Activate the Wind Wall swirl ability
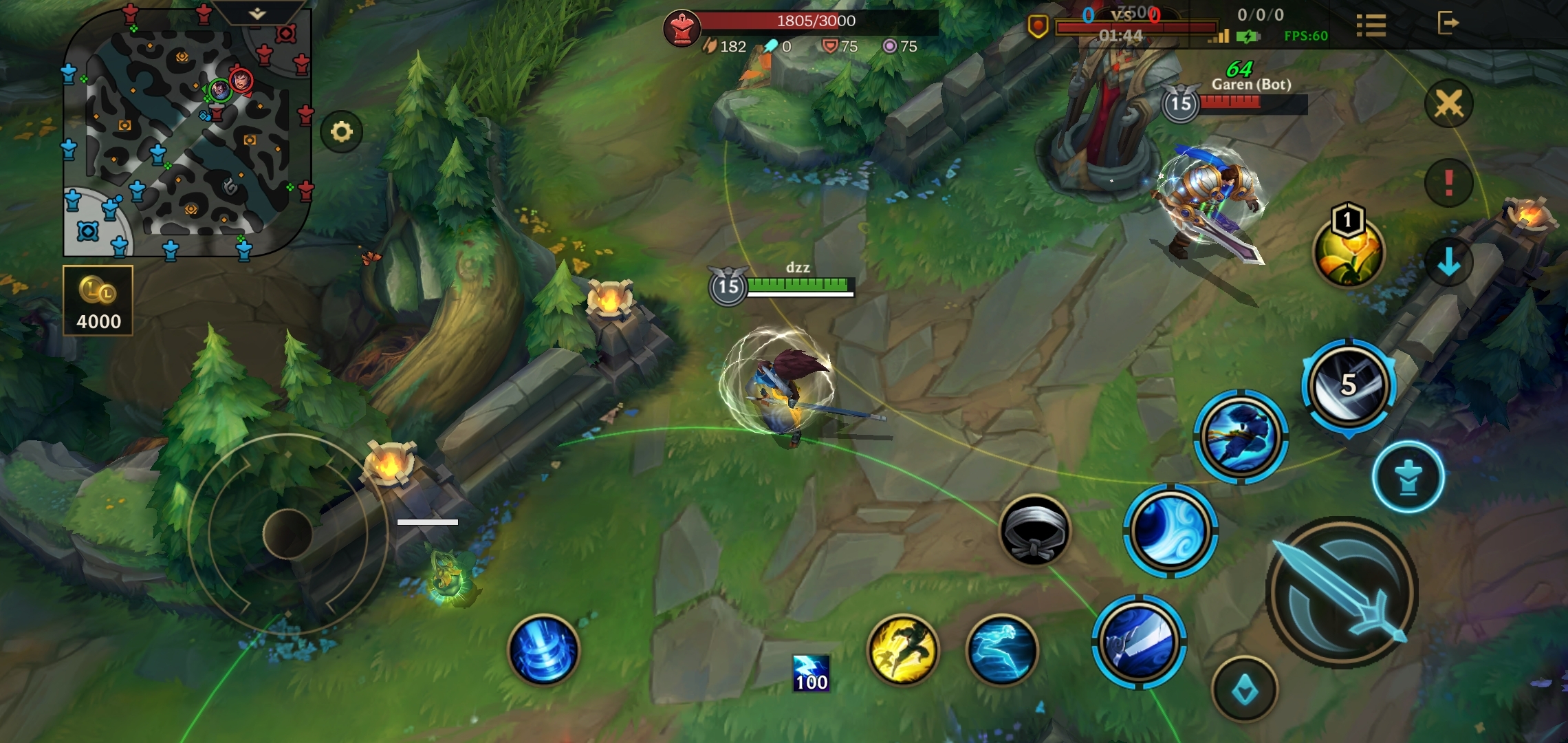1568x743 pixels. coord(1170,530)
